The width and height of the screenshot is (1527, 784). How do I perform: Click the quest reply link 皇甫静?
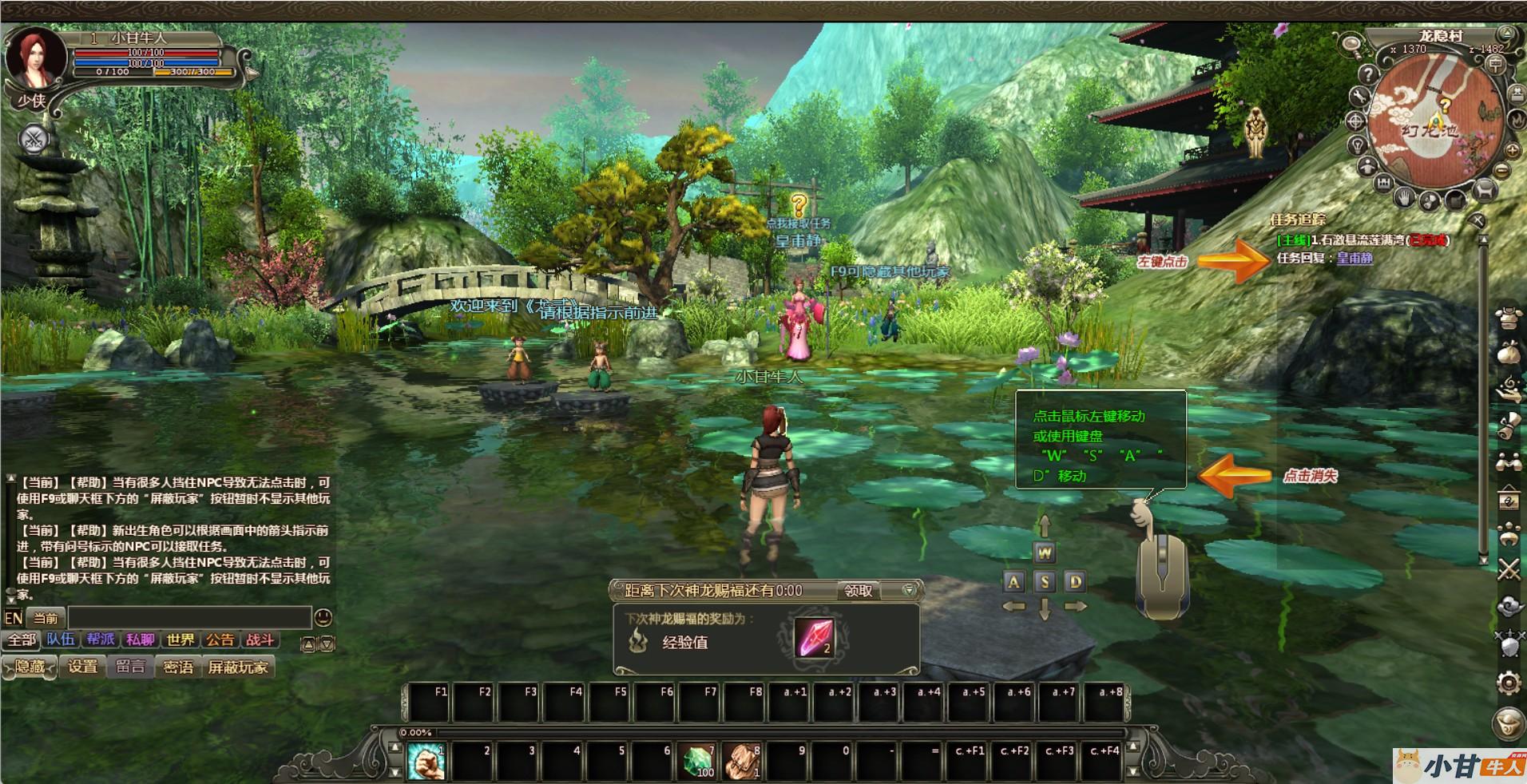[x=1354, y=258]
